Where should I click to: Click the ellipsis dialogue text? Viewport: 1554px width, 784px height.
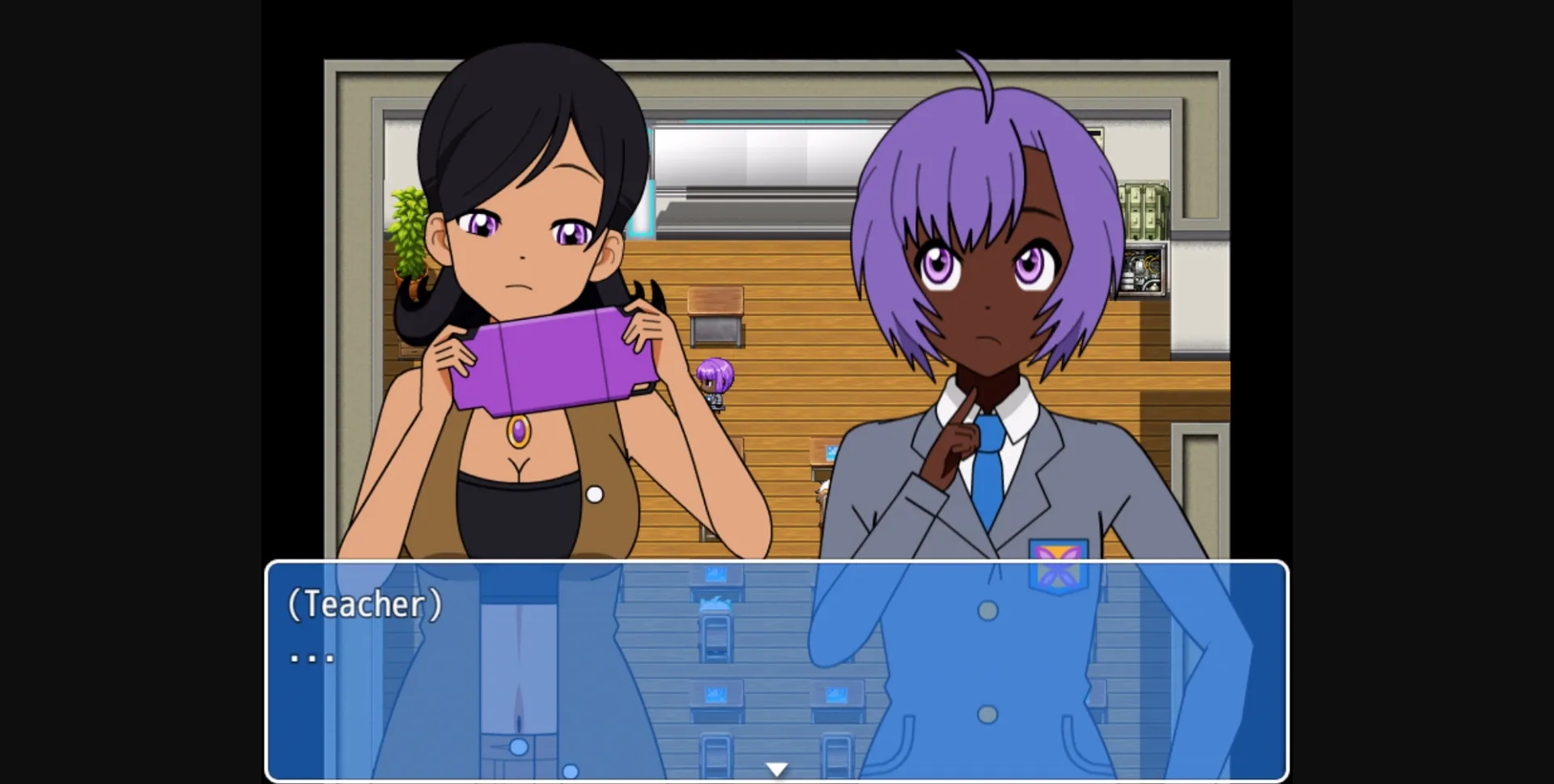pyautogui.click(x=310, y=657)
